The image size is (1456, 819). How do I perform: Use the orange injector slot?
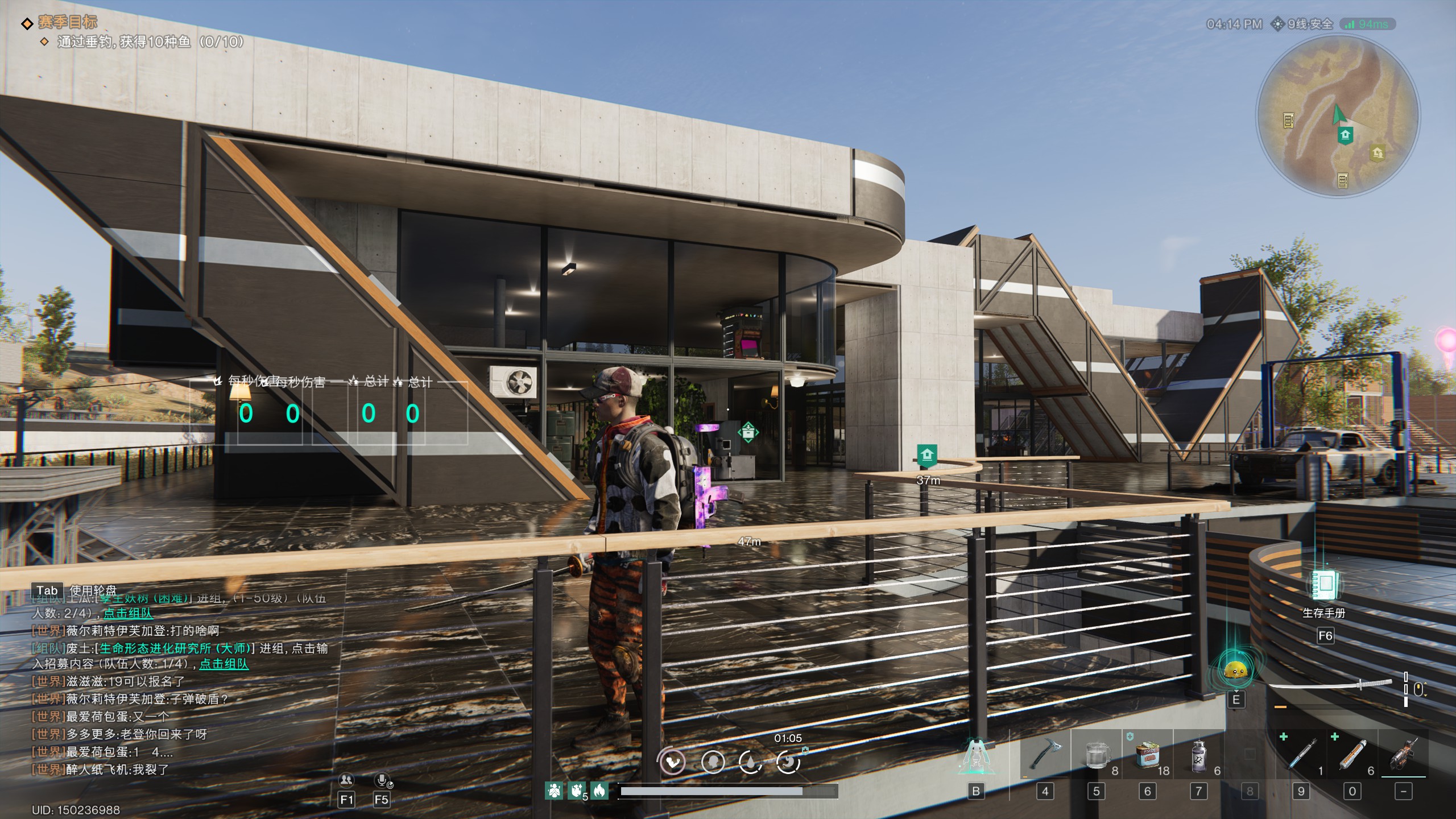point(1352,755)
